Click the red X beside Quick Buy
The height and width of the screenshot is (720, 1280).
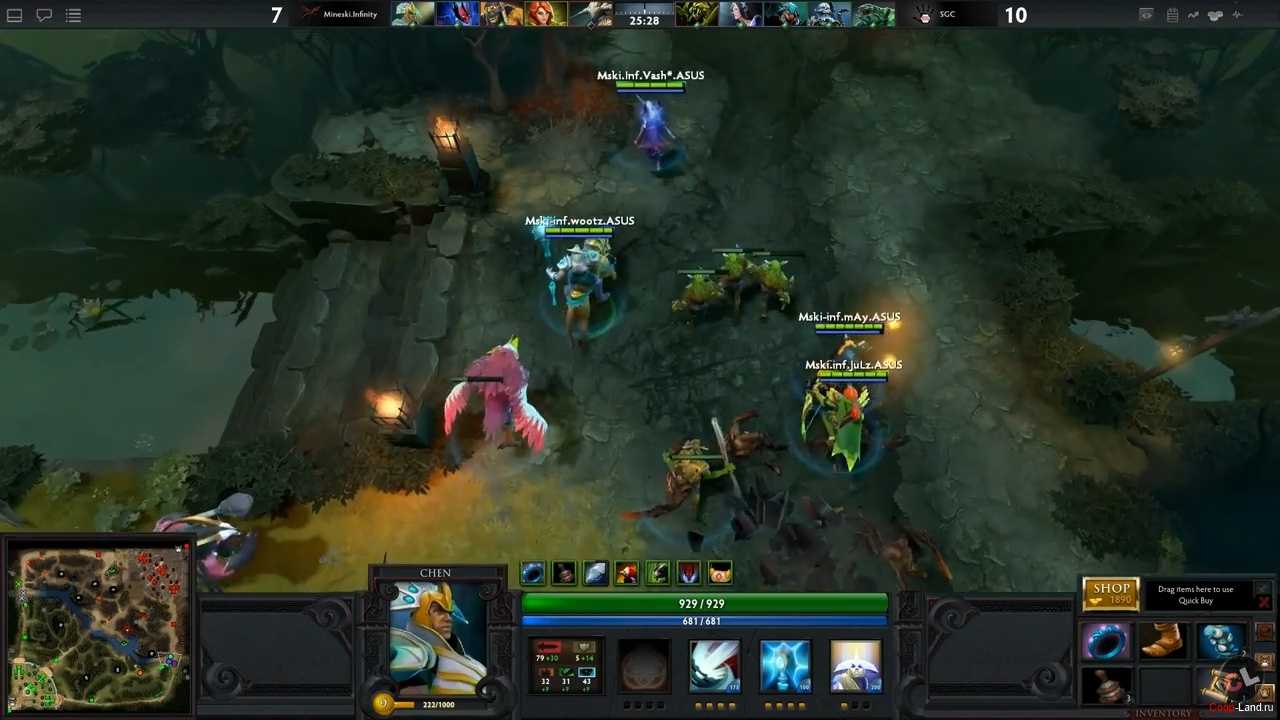[1264, 602]
